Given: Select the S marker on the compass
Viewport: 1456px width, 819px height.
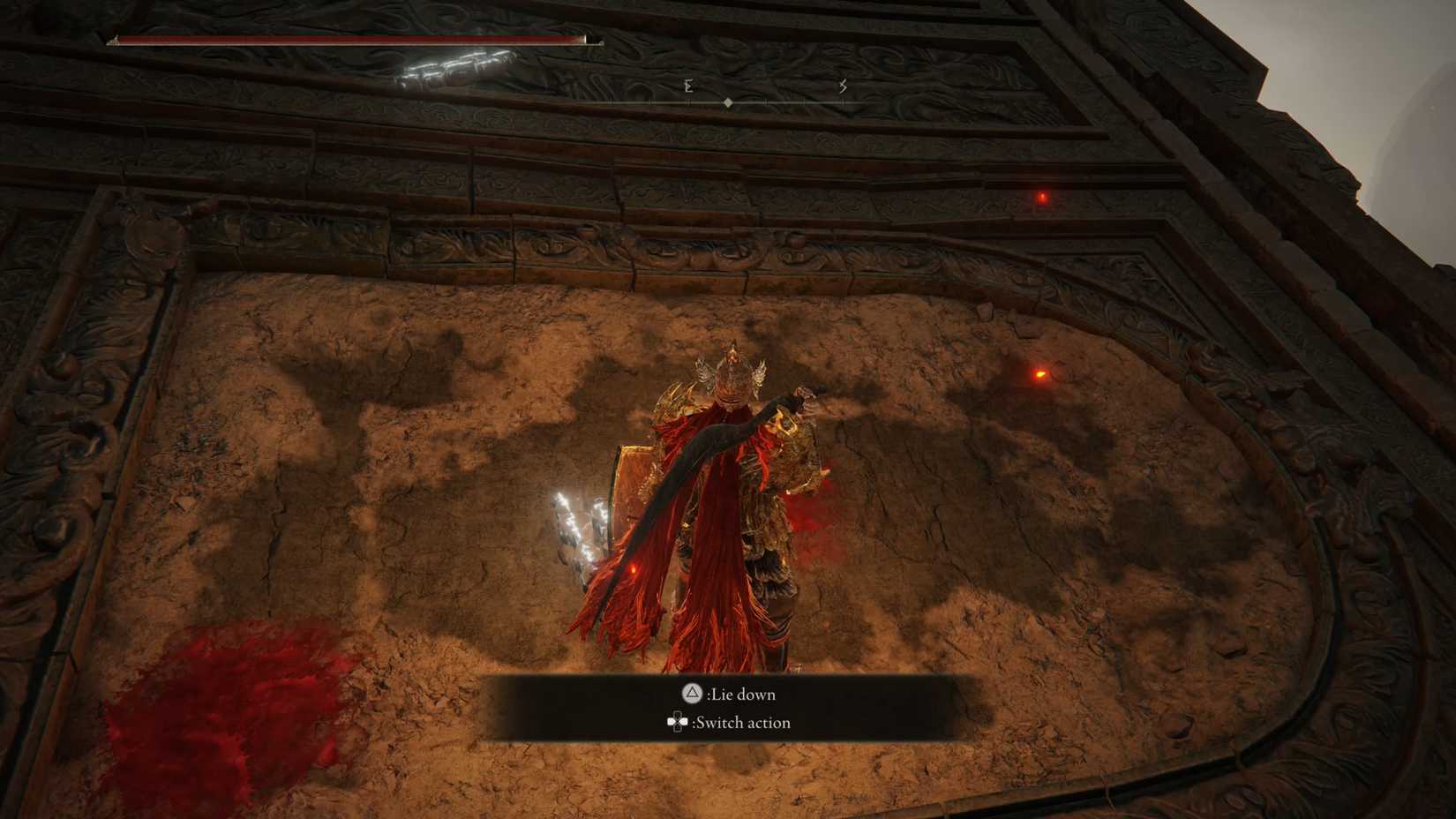Looking at the screenshot, I should [843, 88].
